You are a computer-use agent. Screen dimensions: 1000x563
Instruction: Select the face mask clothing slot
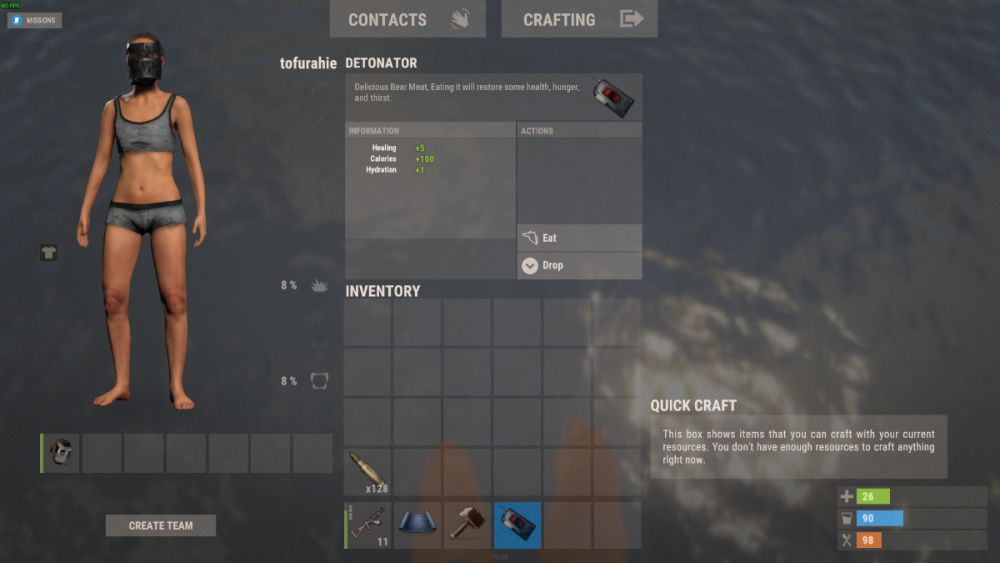(x=62, y=453)
